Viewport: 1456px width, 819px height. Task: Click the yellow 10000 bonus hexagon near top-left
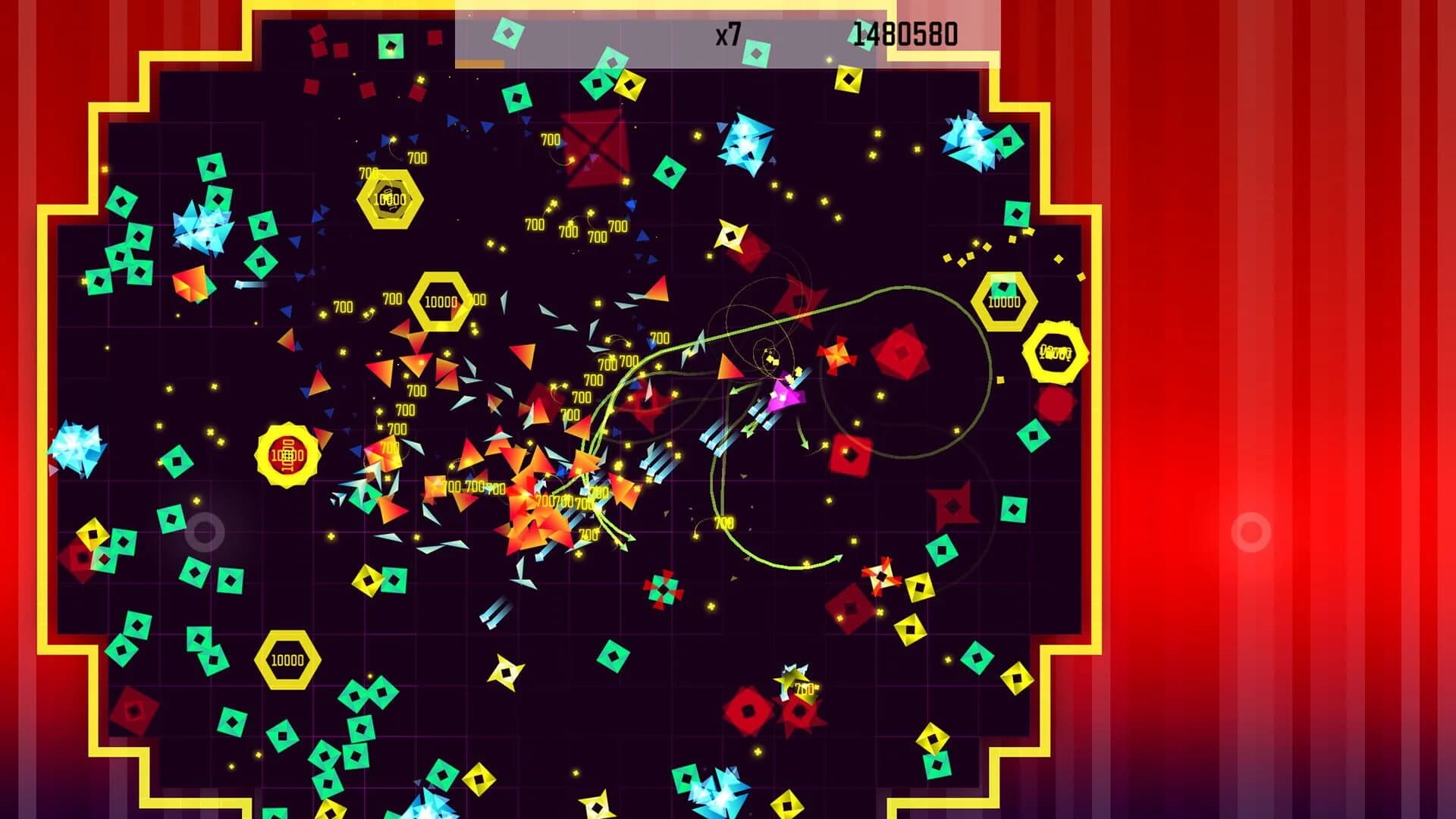[x=388, y=199]
